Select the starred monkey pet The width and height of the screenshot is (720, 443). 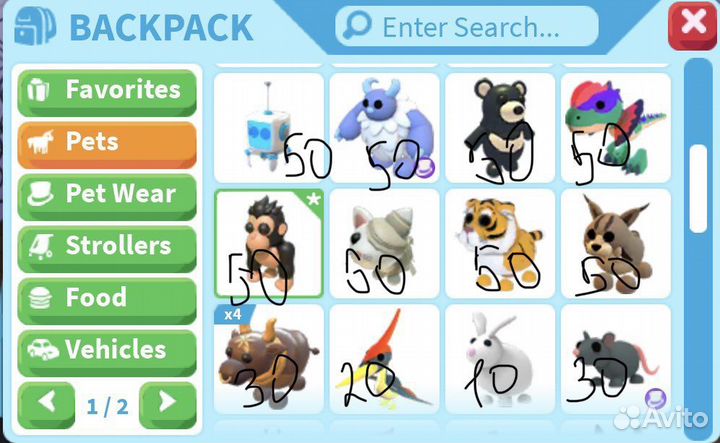coord(268,243)
